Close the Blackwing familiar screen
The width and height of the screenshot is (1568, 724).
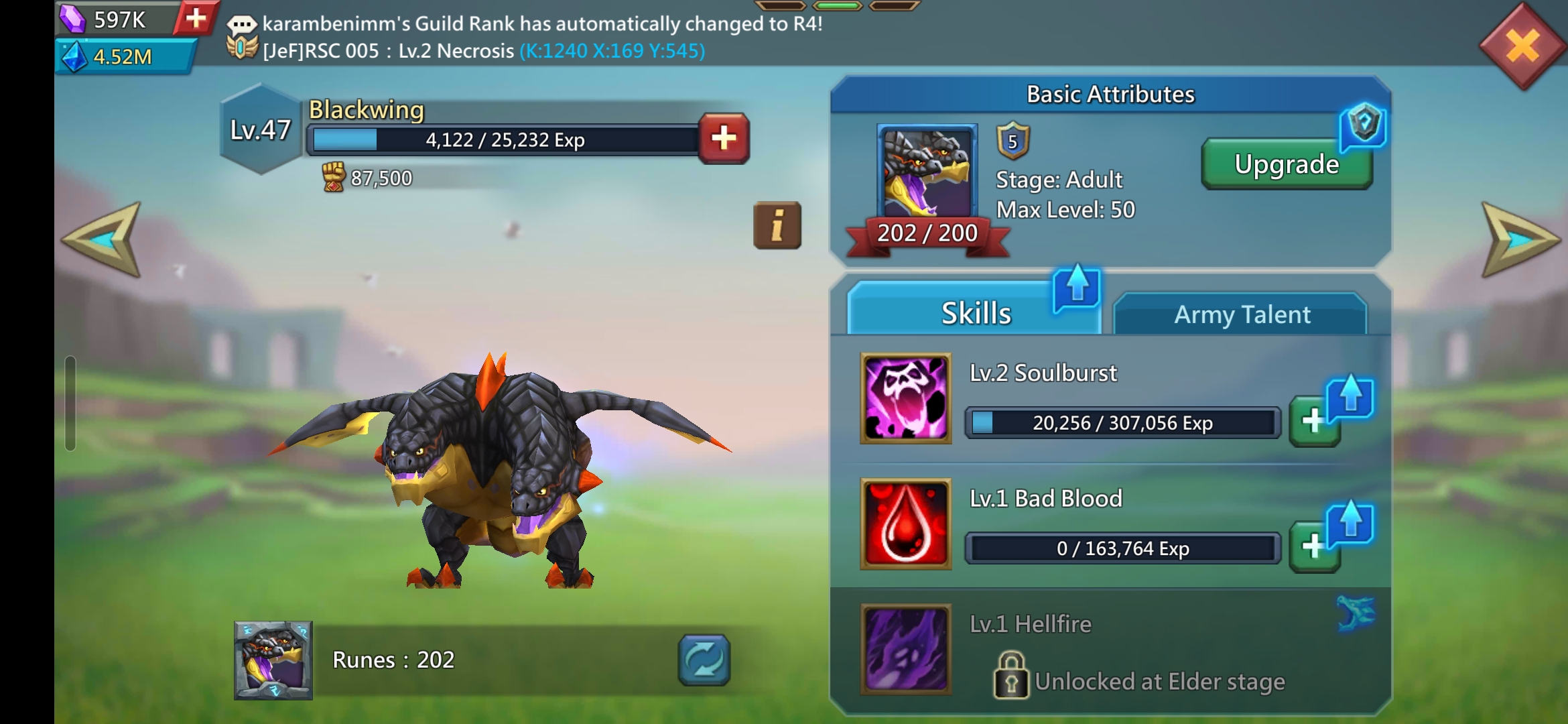click(x=1522, y=46)
